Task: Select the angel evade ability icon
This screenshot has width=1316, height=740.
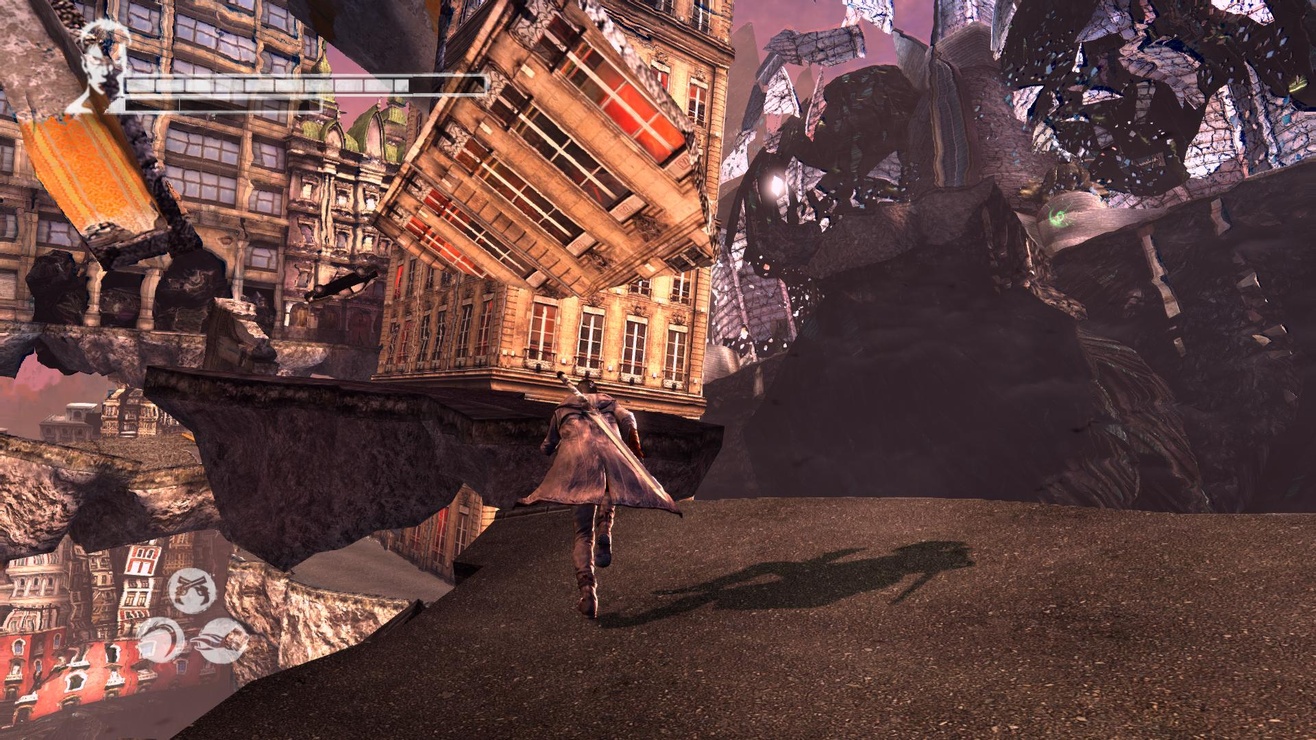Action: pos(222,640)
